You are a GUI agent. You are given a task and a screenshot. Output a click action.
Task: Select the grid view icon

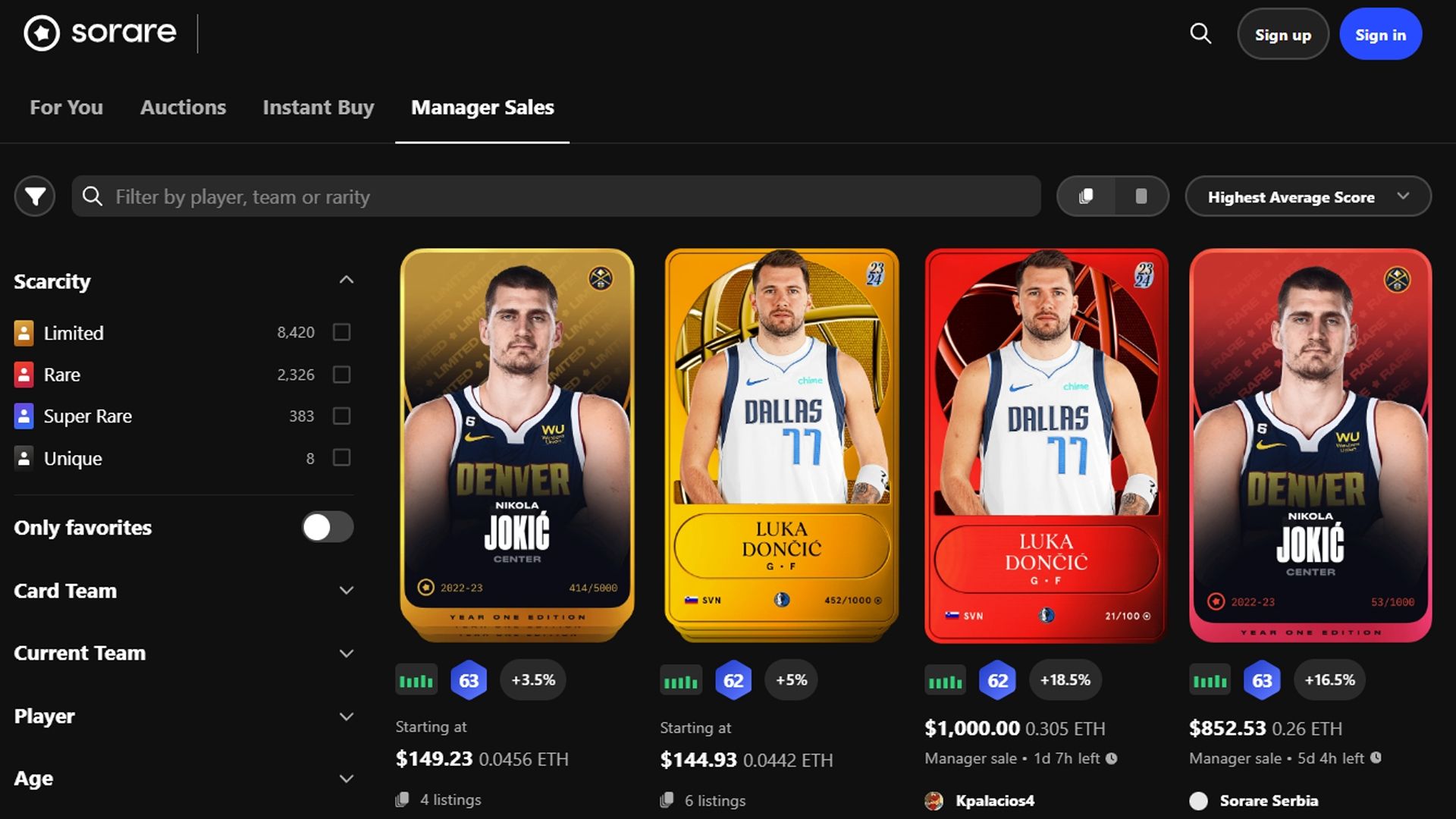(x=1086, y=196)
